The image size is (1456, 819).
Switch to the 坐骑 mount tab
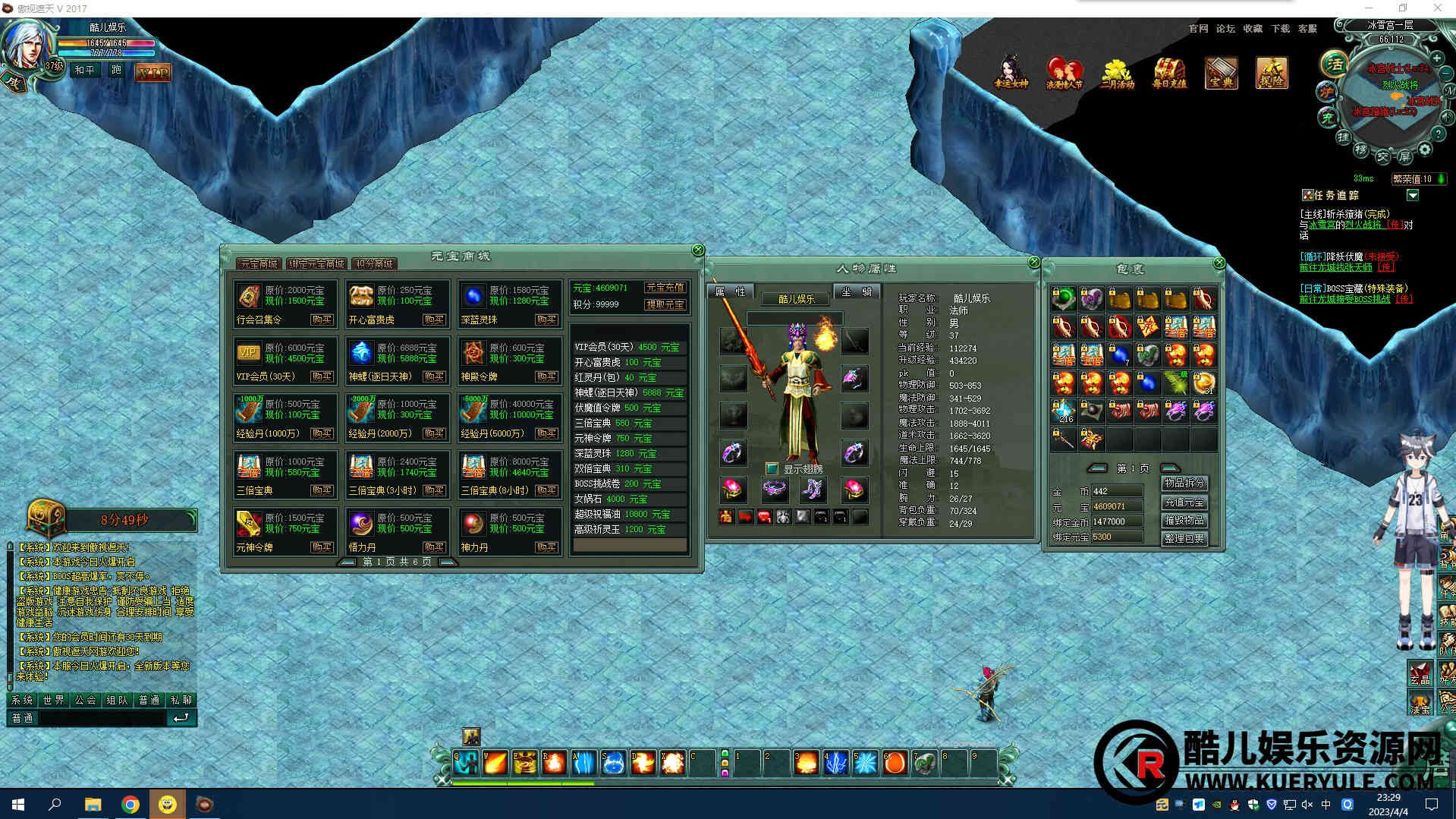tap(856, 291)
